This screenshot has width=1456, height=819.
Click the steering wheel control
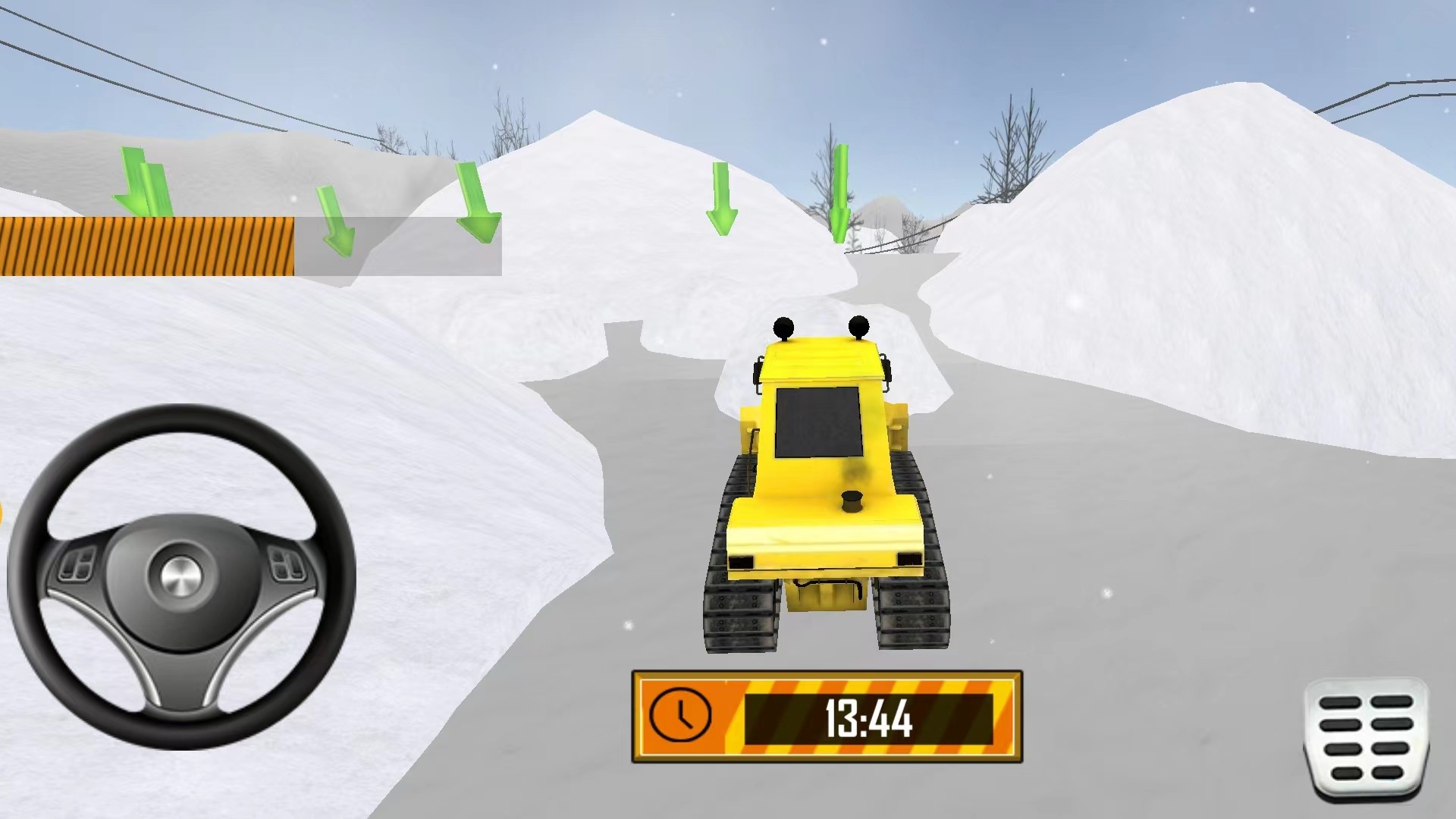[181, 576]
